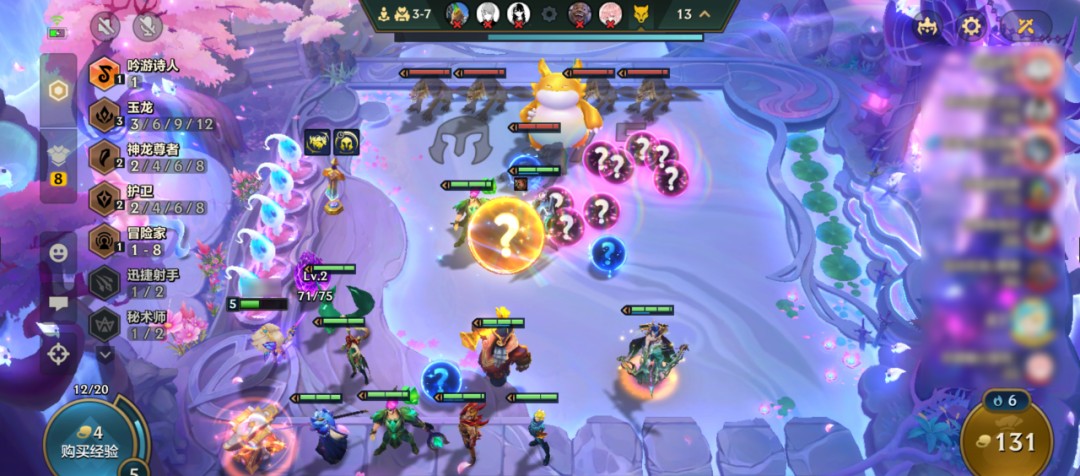Open the emote smiley button
The height and width of the screenshot is (476, 1080).
[x=58, y=253]
